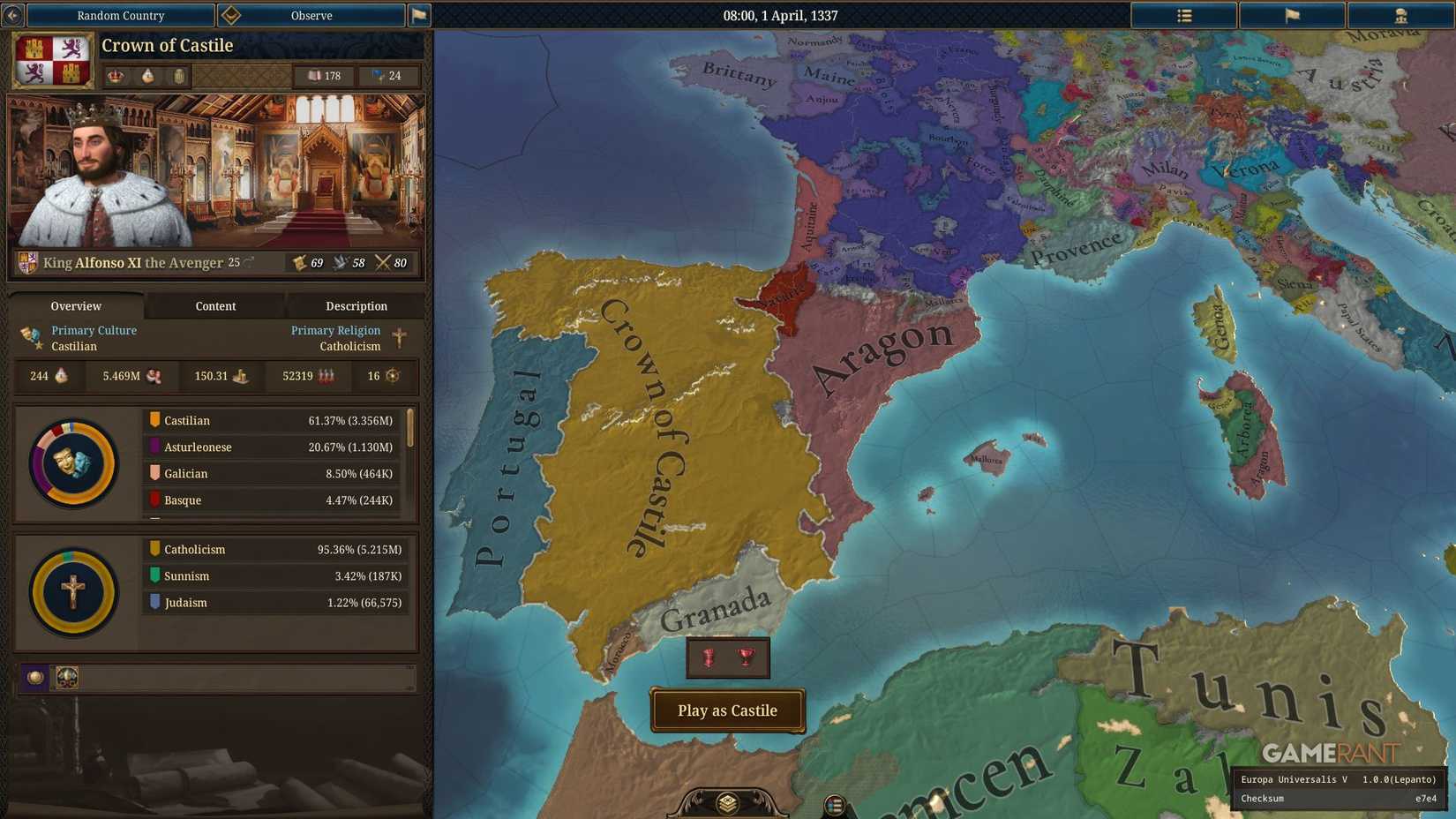Click the person icon in the top right toolbar

1403,15
